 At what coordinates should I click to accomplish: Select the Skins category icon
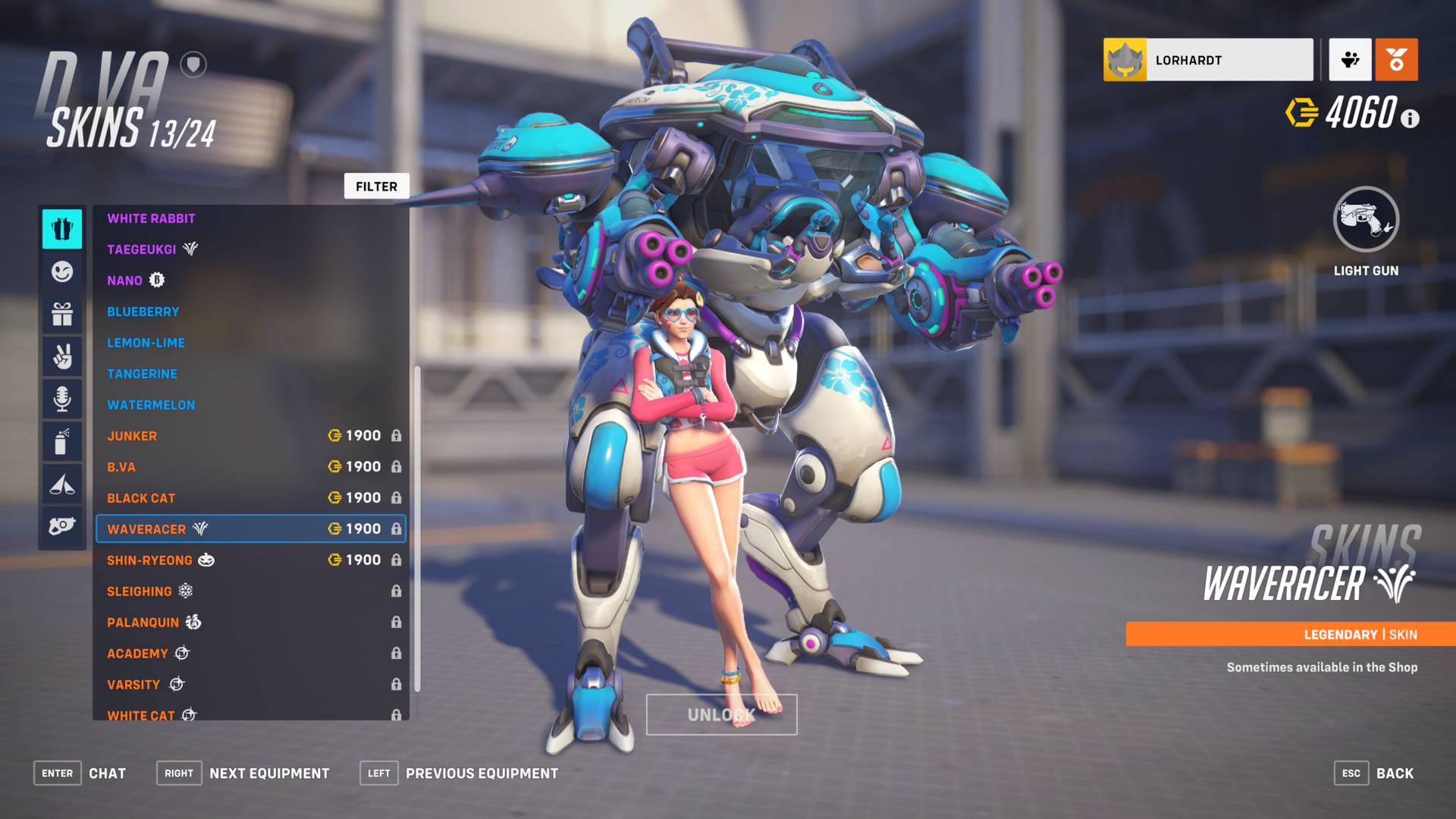tap(62, 230)
